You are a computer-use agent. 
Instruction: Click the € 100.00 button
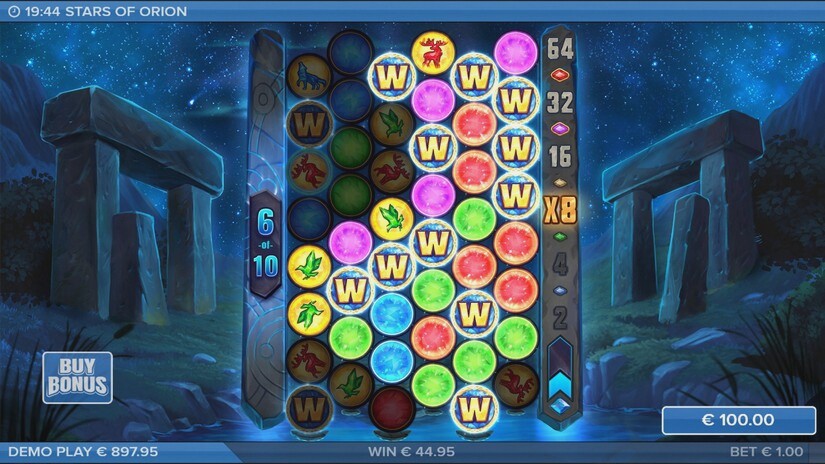pyautogui.click(x=738, y=421)
